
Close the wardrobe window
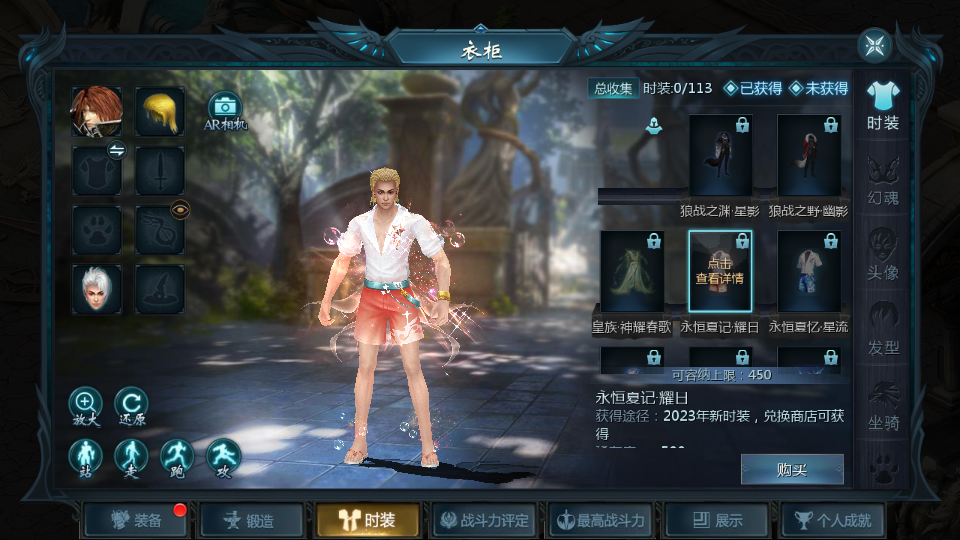tap(875, 45)
